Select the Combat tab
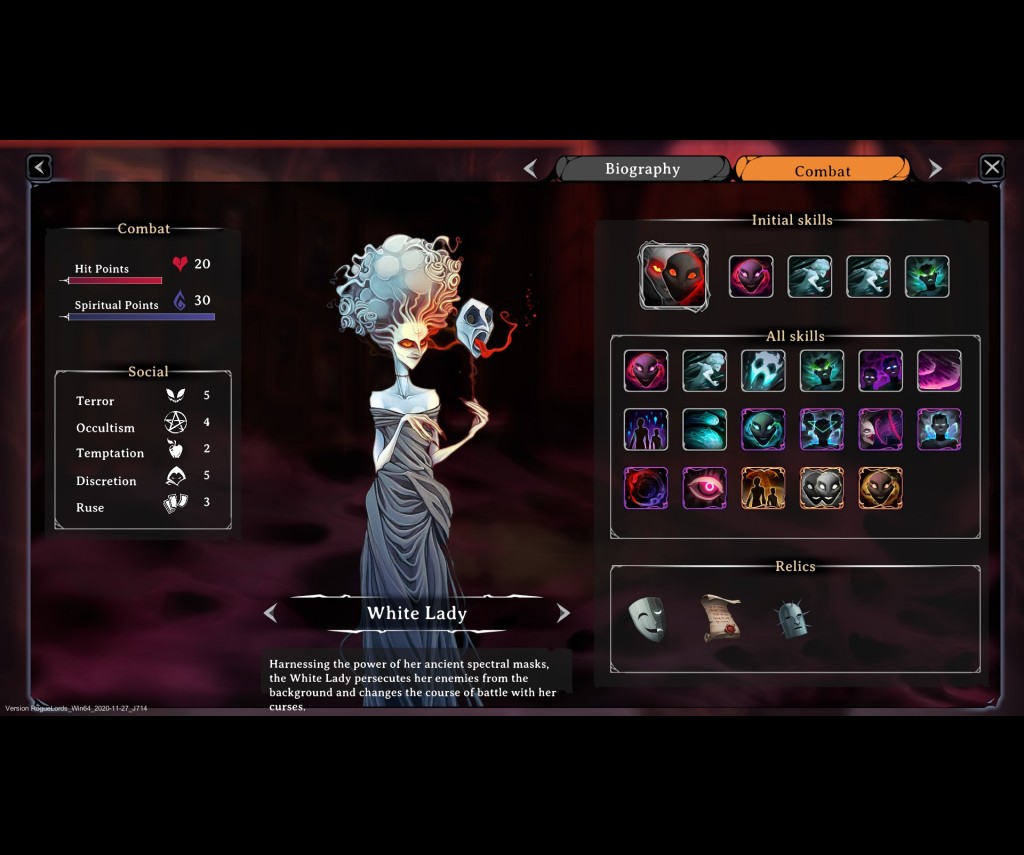The width and height of the screenshot is (1024, 855). click(x=822, y=170)
